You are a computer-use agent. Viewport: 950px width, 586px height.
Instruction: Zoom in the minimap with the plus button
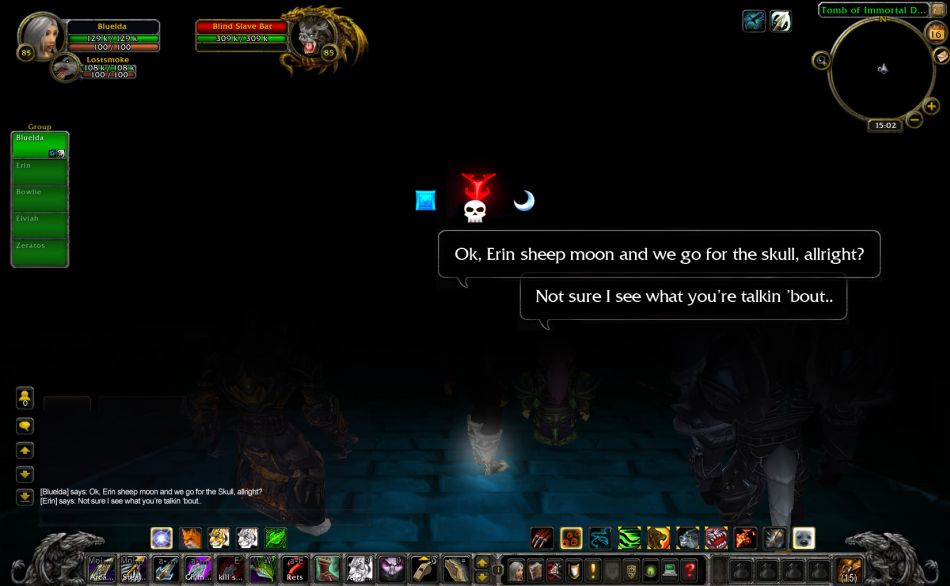pos(931,106)
